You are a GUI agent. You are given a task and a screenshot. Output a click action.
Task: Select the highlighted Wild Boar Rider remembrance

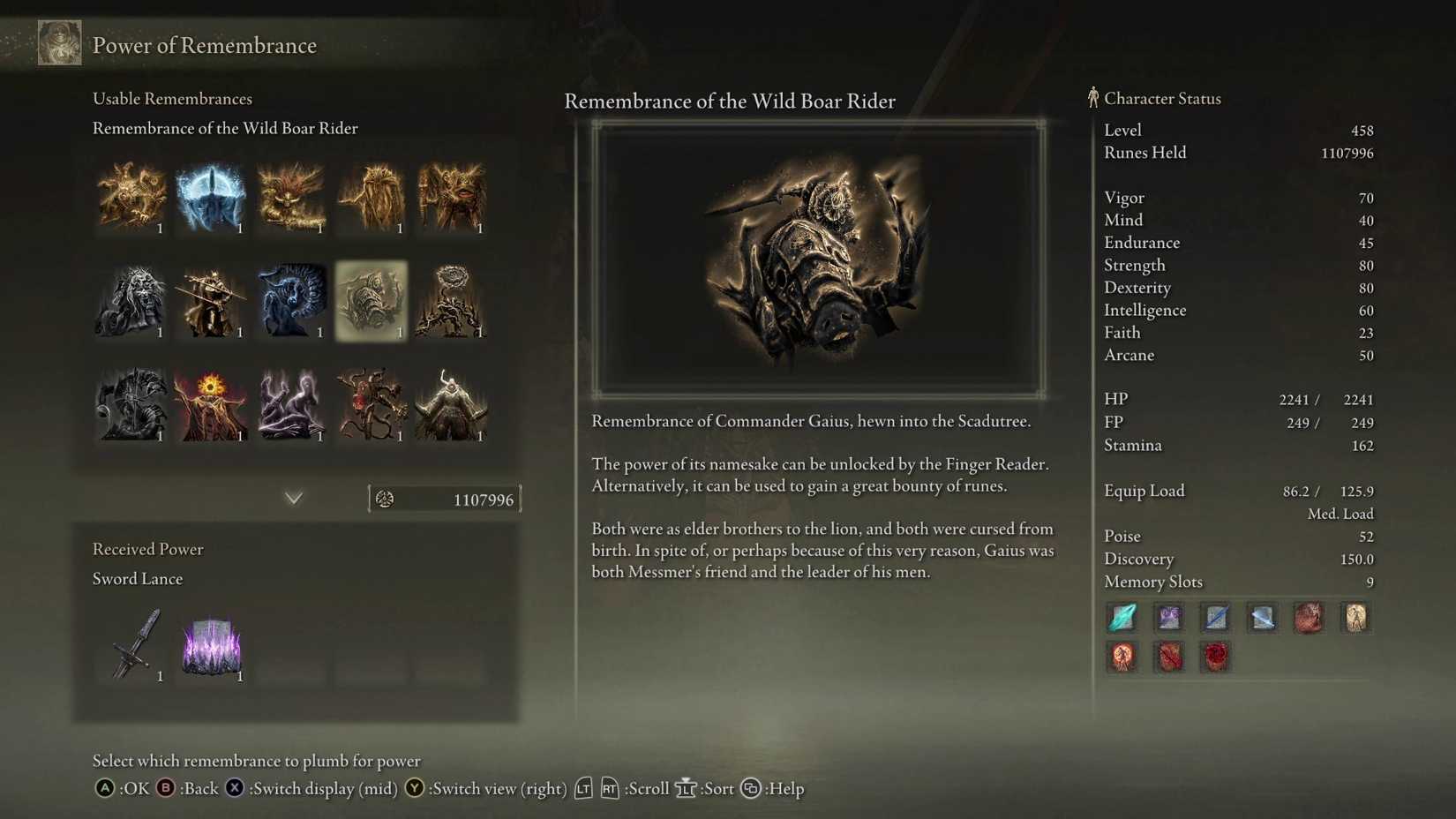[x=372, y=303]
